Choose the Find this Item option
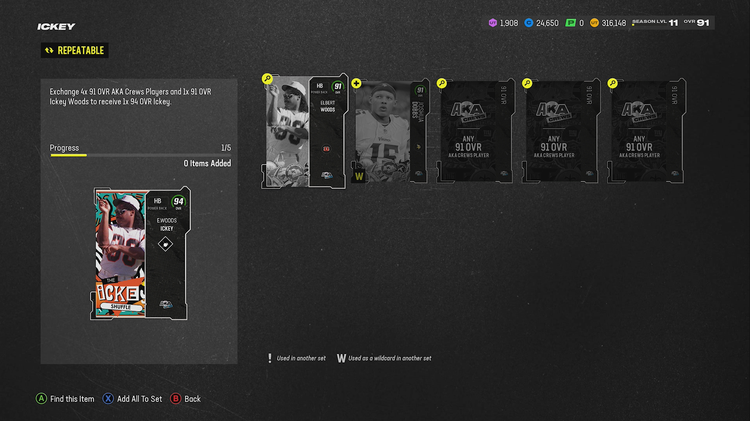The height and width of the screenshot is (421, 750). pos(66,399)
